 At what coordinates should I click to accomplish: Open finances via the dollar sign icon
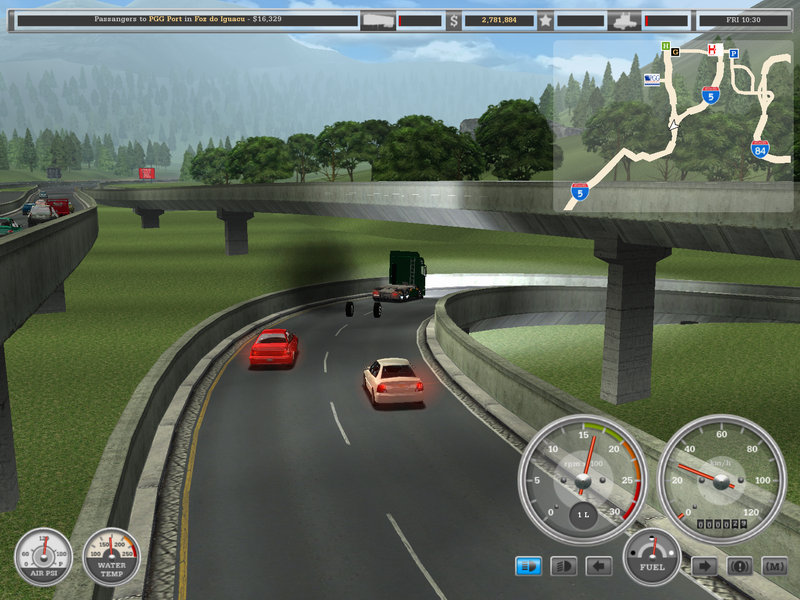click(453, 20)
